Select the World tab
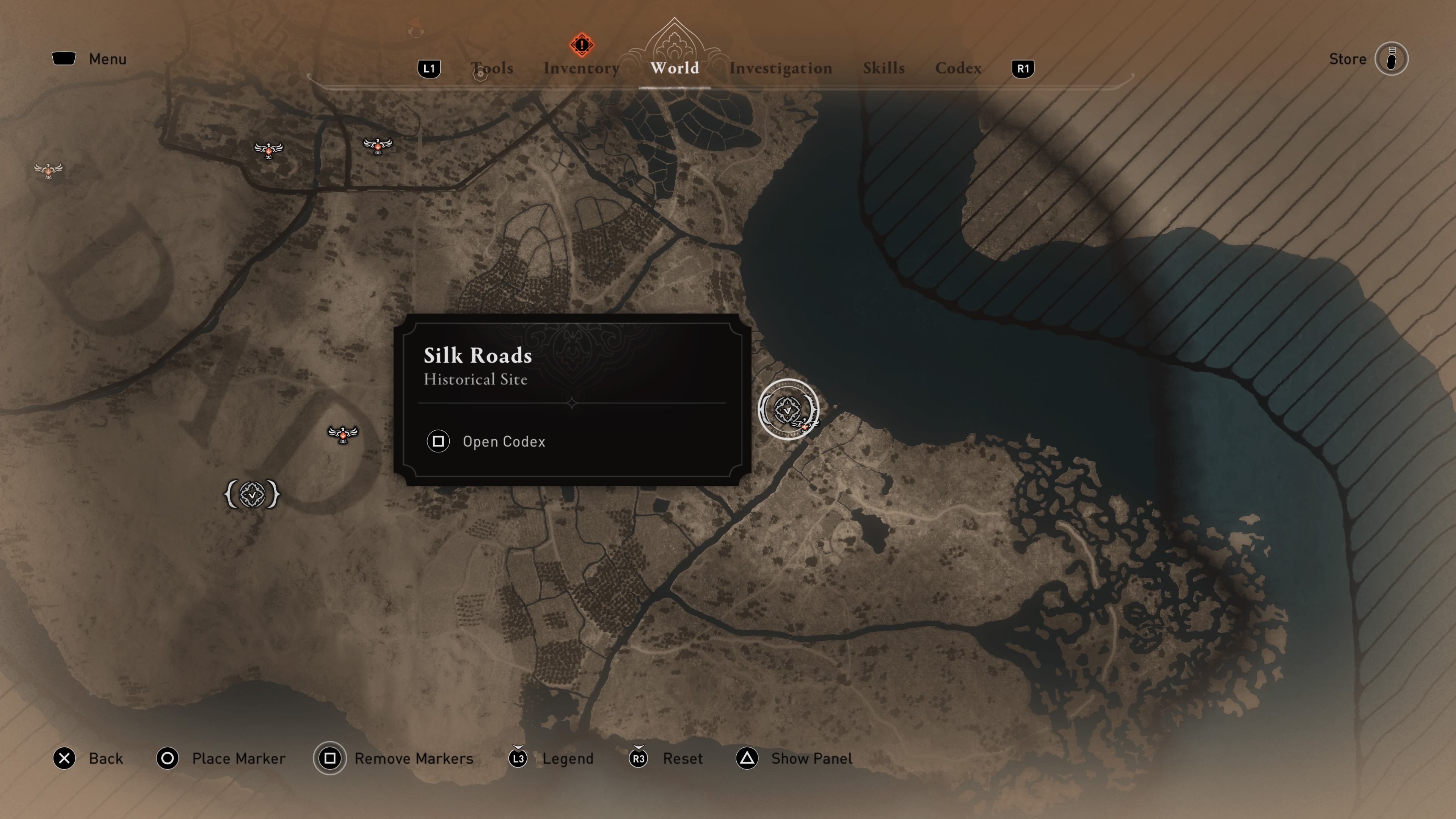The image size is (1456, 819). (674, 68)
